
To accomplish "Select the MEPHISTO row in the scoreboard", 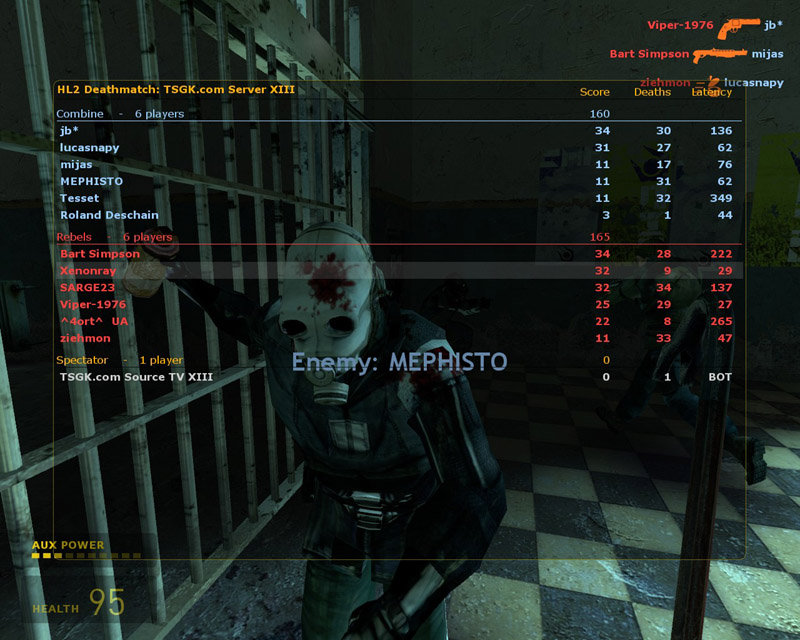I will pos(91,182).
